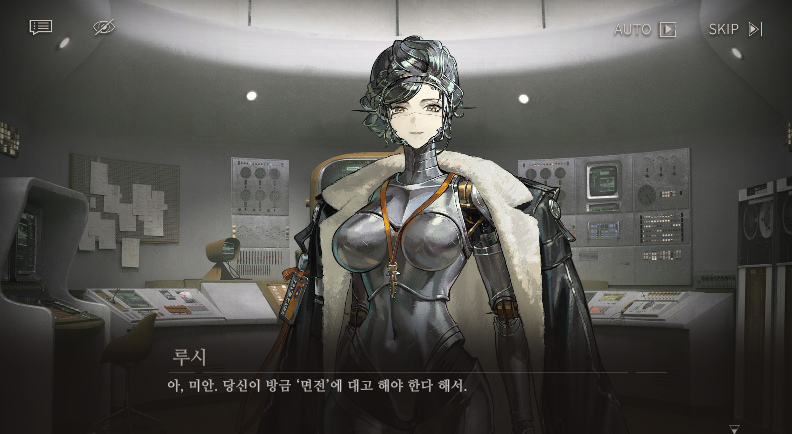
Task: Toggle AUTO dialogue playback
Action: (645, 29)
